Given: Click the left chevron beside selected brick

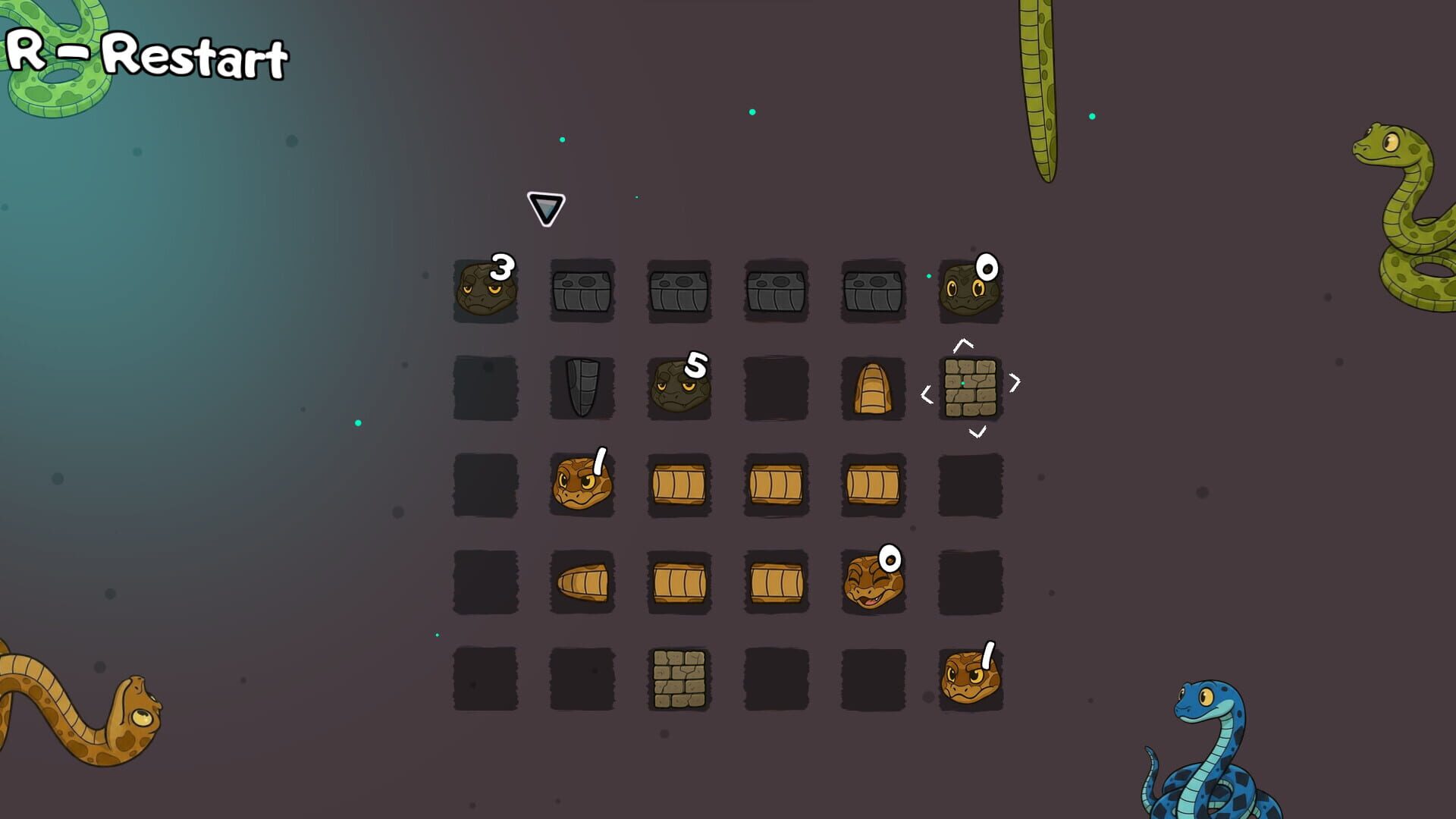Looking at the screenshot, I should [x=928, y=393].
